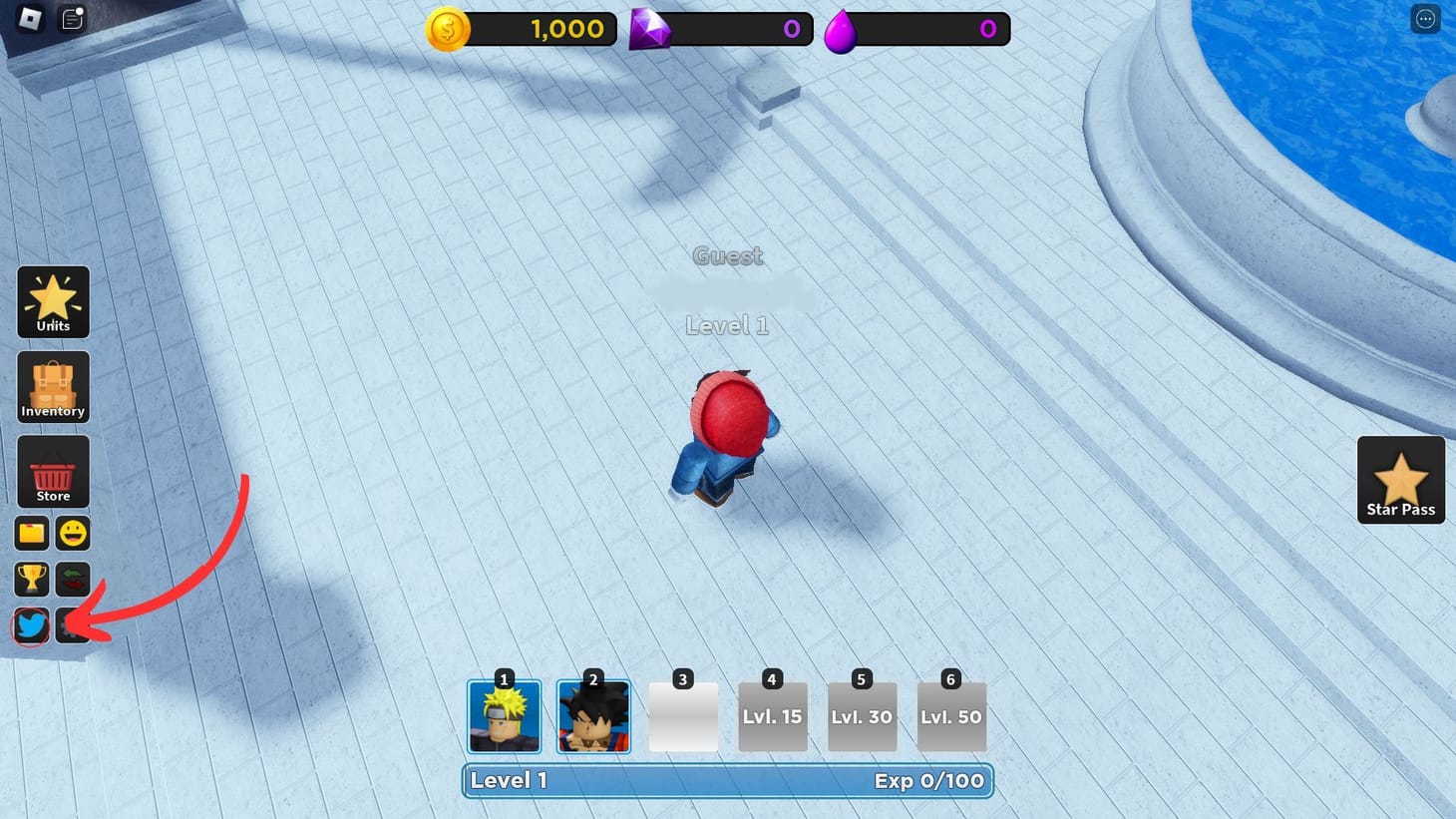Open your Inventory

53,386
